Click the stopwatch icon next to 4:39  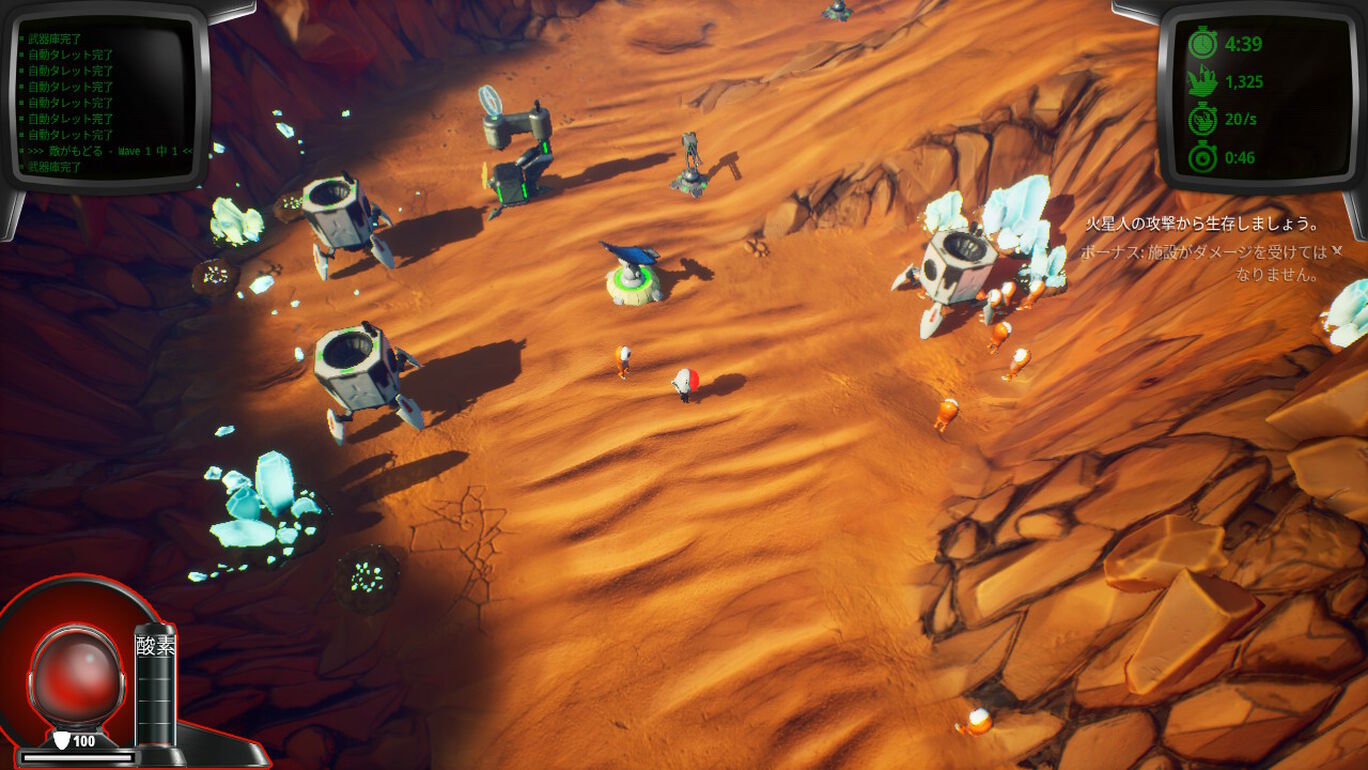(x=1203, y=43)
